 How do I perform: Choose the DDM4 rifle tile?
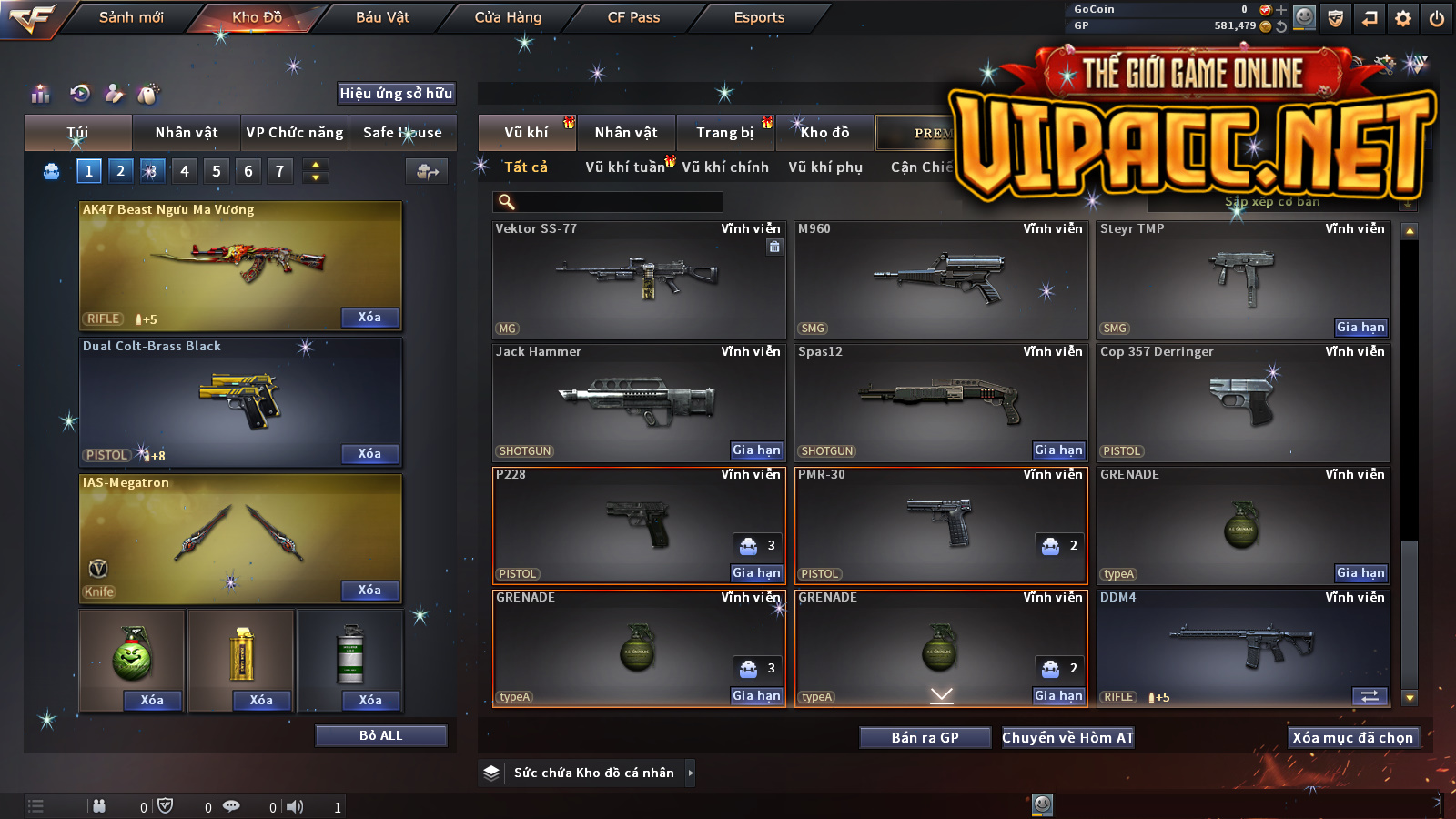1243,648
